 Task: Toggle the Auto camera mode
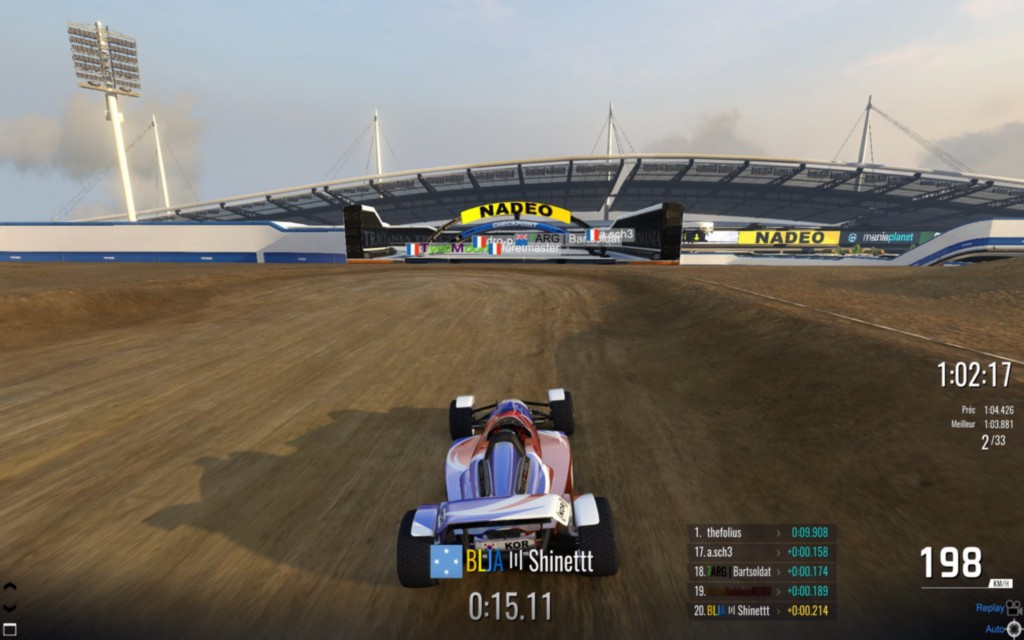tap(1012, 628)
